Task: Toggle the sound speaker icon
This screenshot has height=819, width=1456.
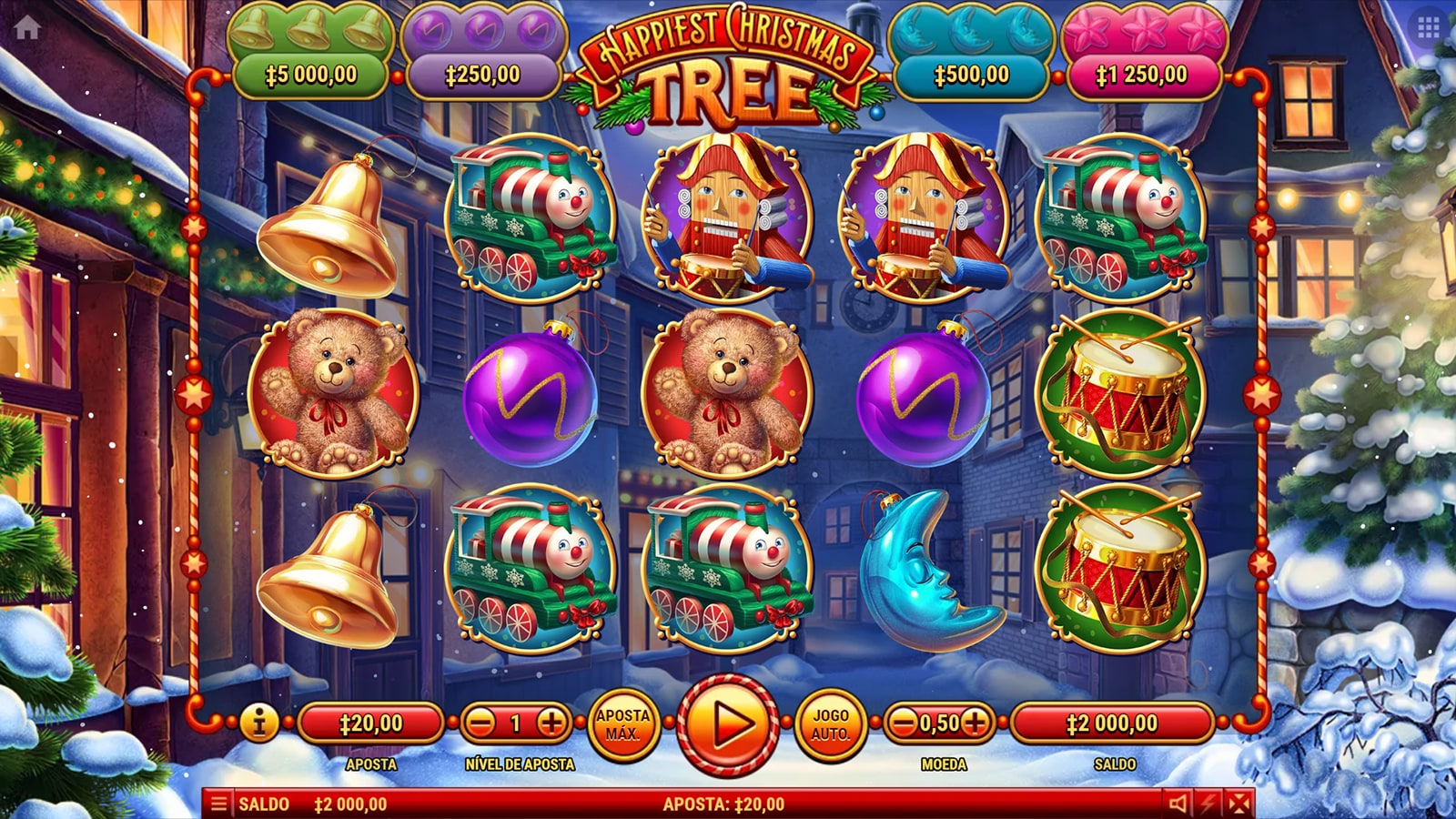Action: click(1178, 804)
